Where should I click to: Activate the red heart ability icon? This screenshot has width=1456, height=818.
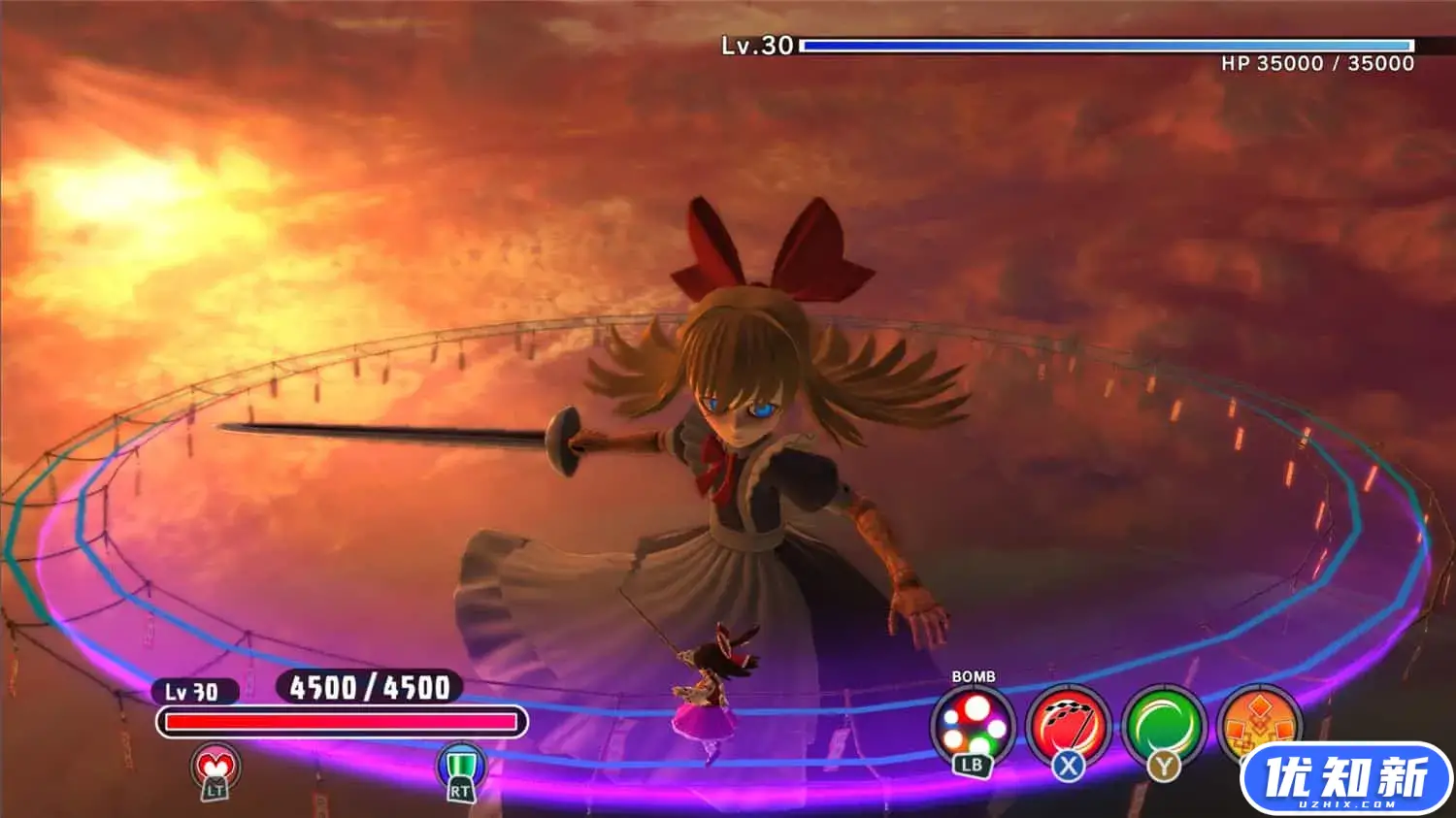tap(215, 769)
